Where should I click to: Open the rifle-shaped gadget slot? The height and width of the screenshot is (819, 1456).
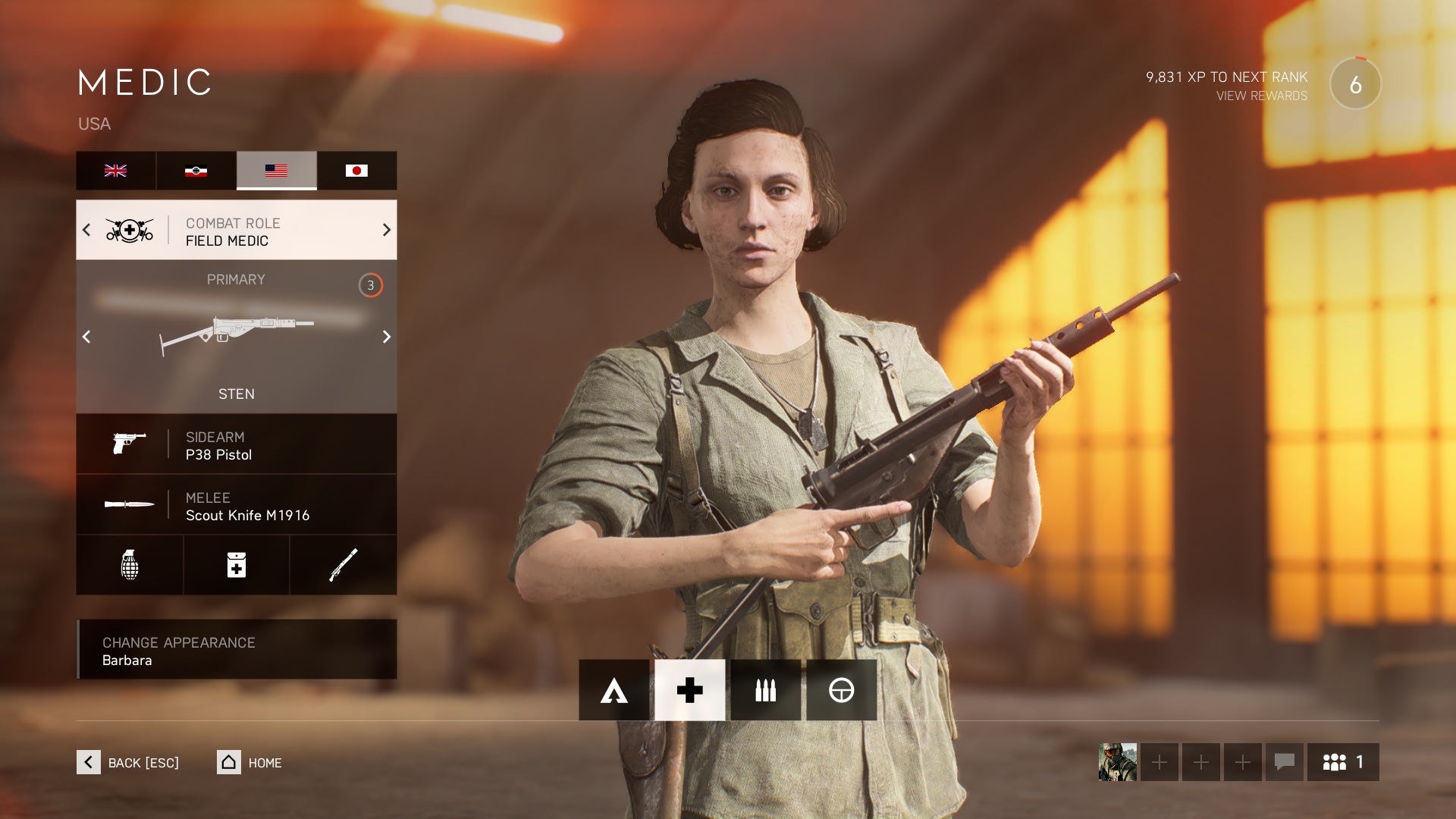coord(343,565)
